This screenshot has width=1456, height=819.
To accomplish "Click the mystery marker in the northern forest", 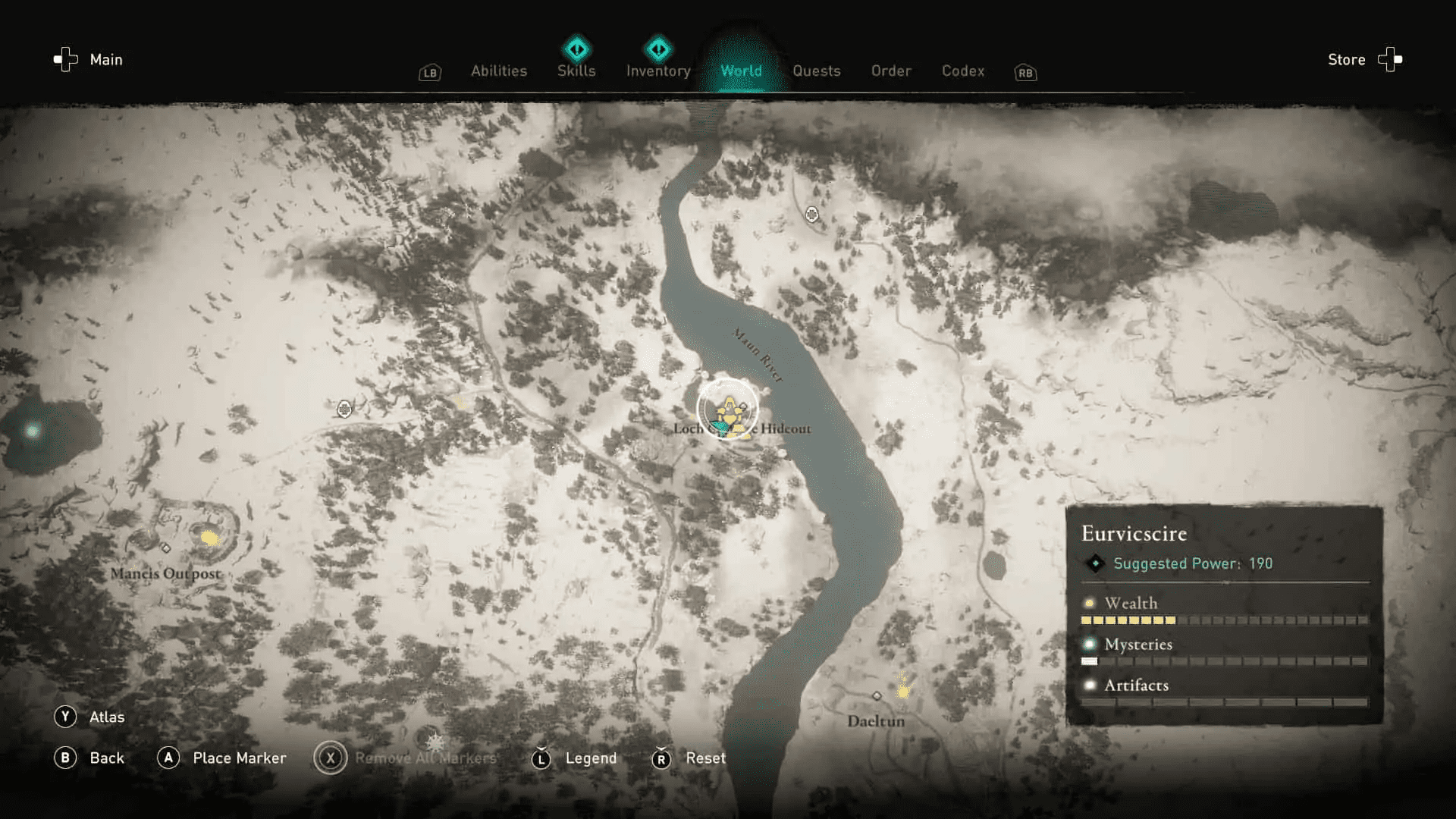I will 813,215.
